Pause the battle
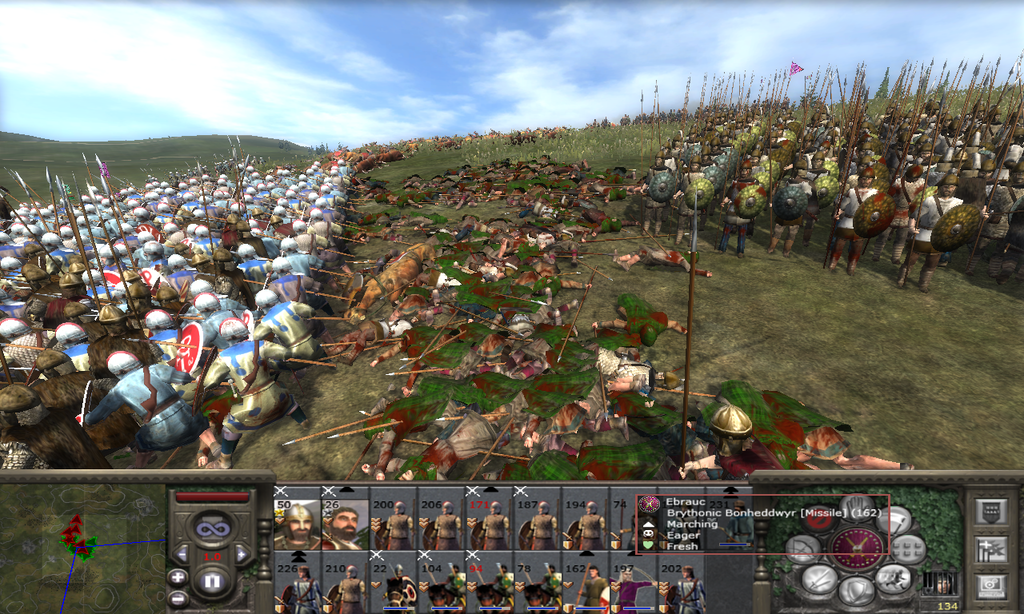This screenshot has width=1024, height=614. click(211, 580)
